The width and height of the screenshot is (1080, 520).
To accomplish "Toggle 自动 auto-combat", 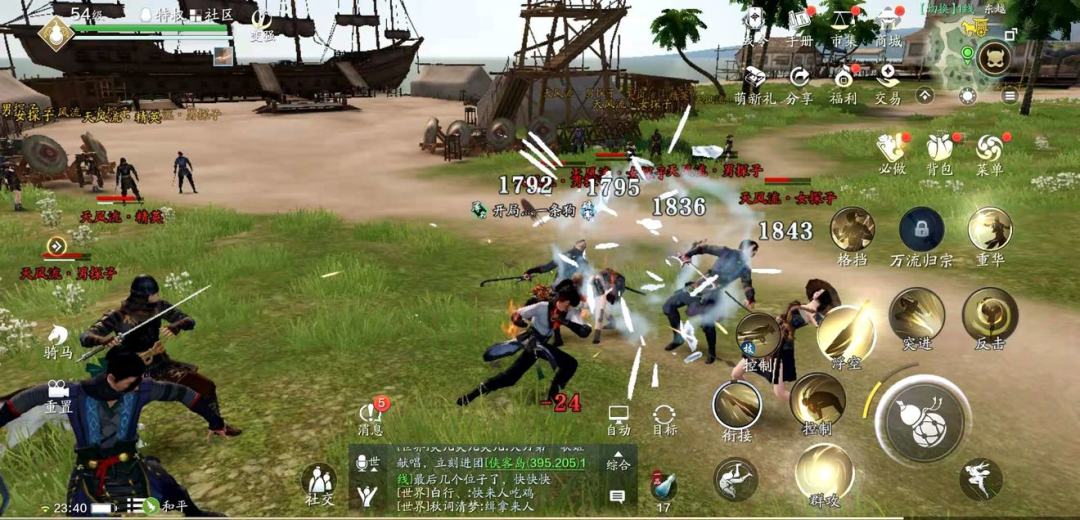I will [x=619, y=418].
